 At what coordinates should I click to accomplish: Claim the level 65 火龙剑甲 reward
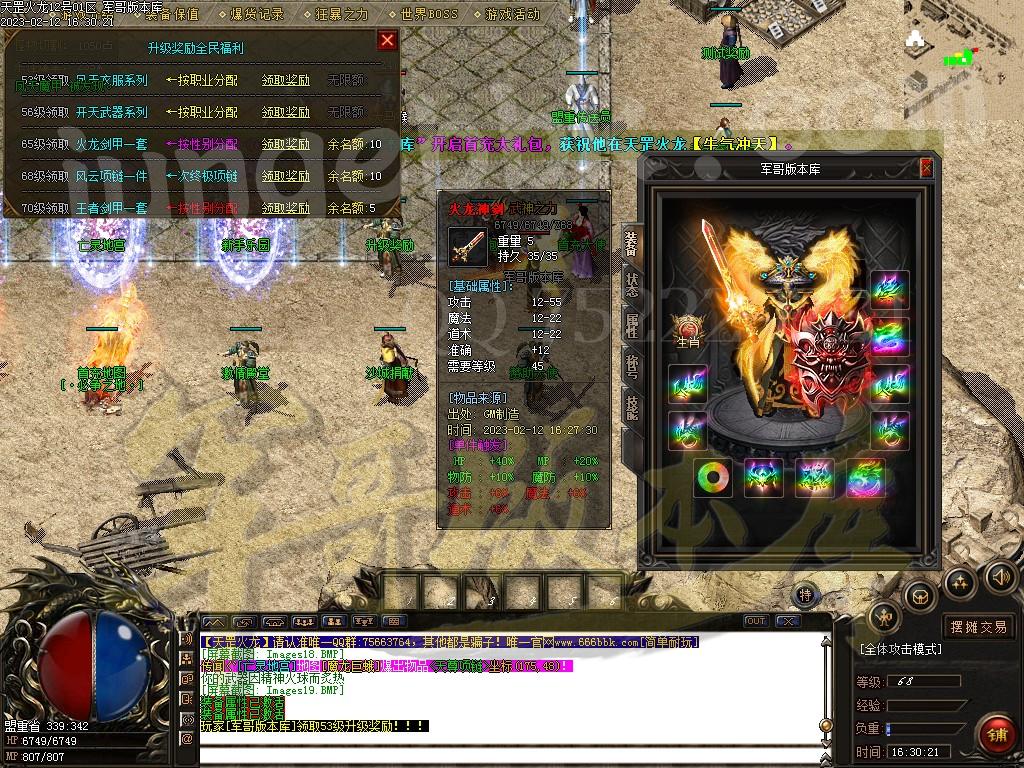[x=285, y=144]
